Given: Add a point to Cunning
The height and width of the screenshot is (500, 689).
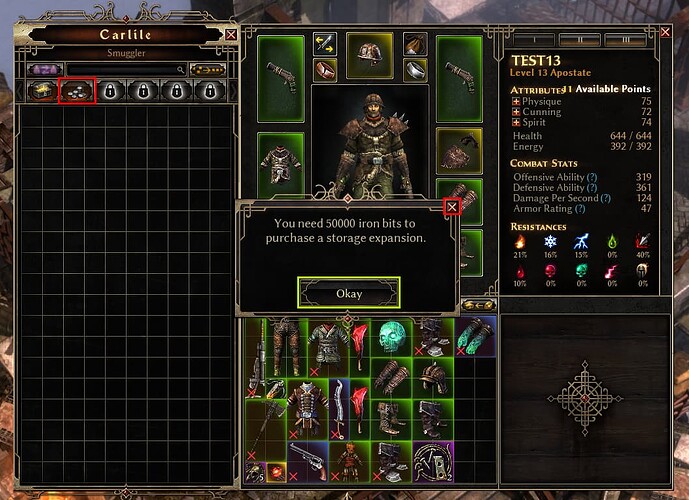Looking at the screenshot, I should 516,112.
